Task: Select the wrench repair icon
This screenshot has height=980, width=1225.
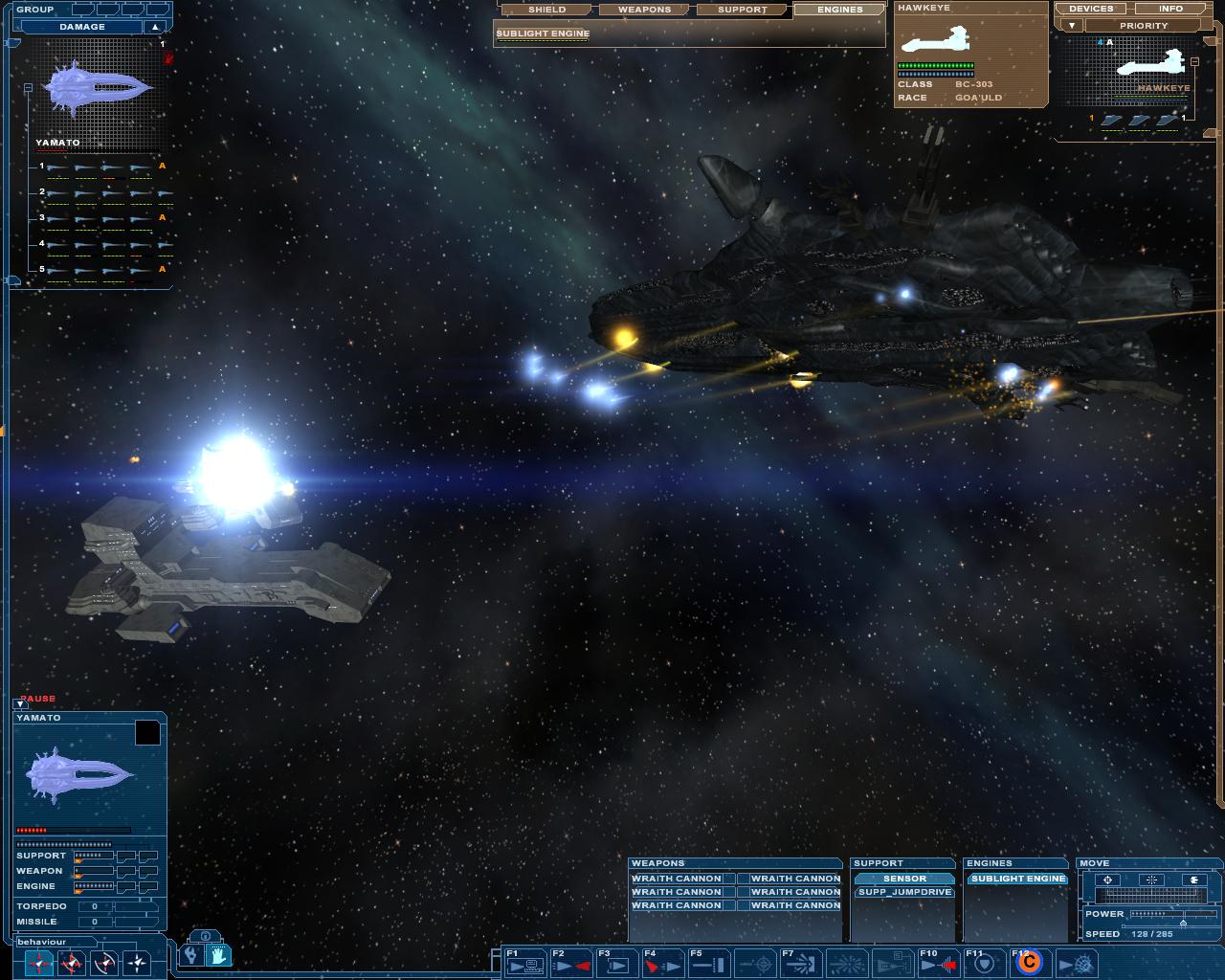Action: 192,955
